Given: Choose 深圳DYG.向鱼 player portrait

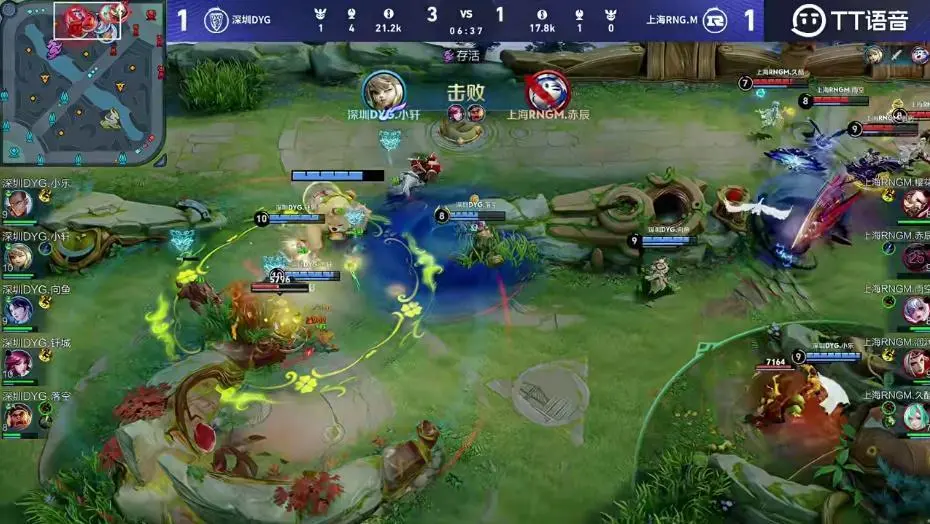Looking at the screenshot, I should tap(20, 311).
